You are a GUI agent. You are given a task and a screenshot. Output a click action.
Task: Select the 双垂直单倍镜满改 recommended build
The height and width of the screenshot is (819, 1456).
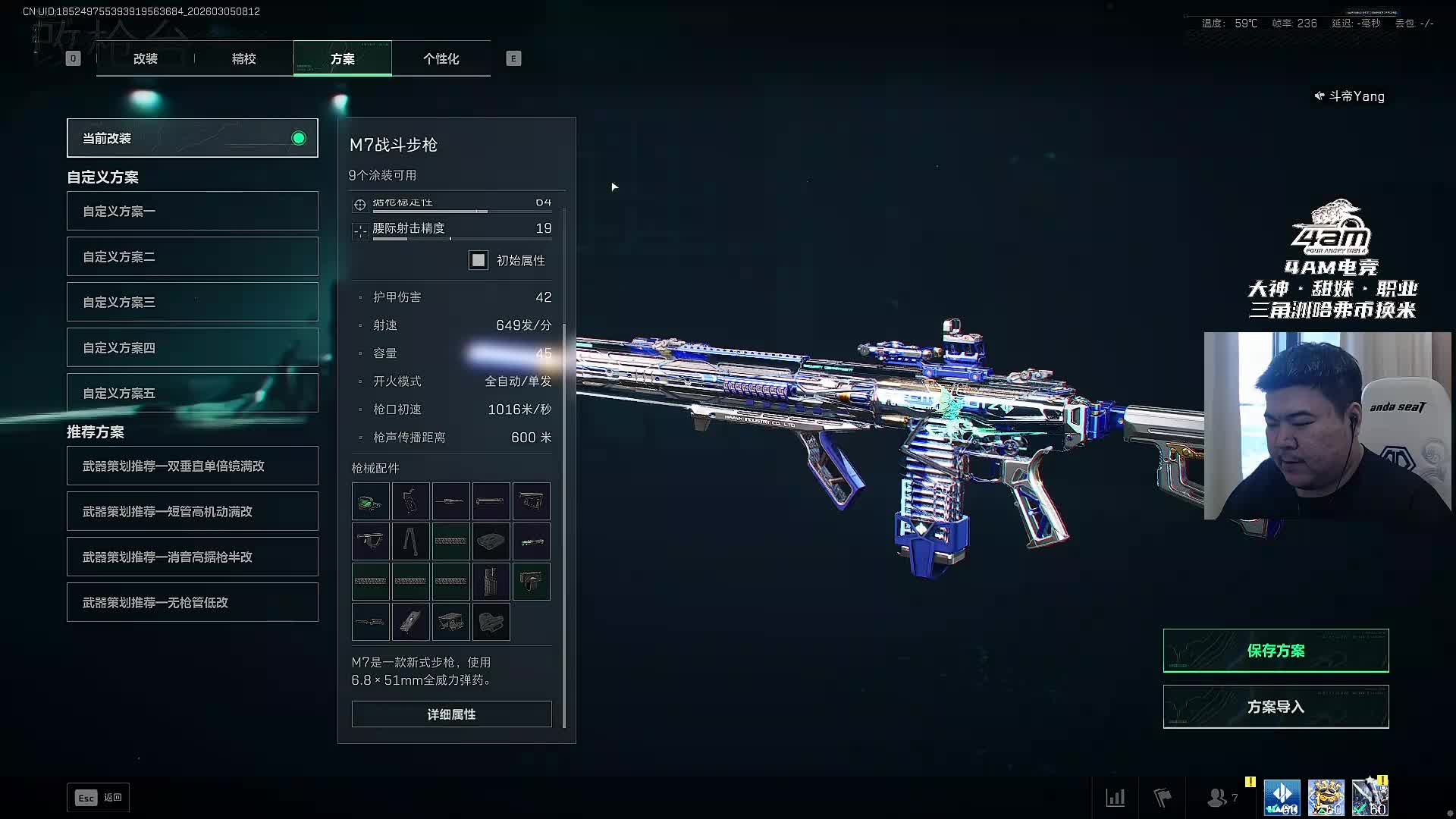tap(192, 466)
